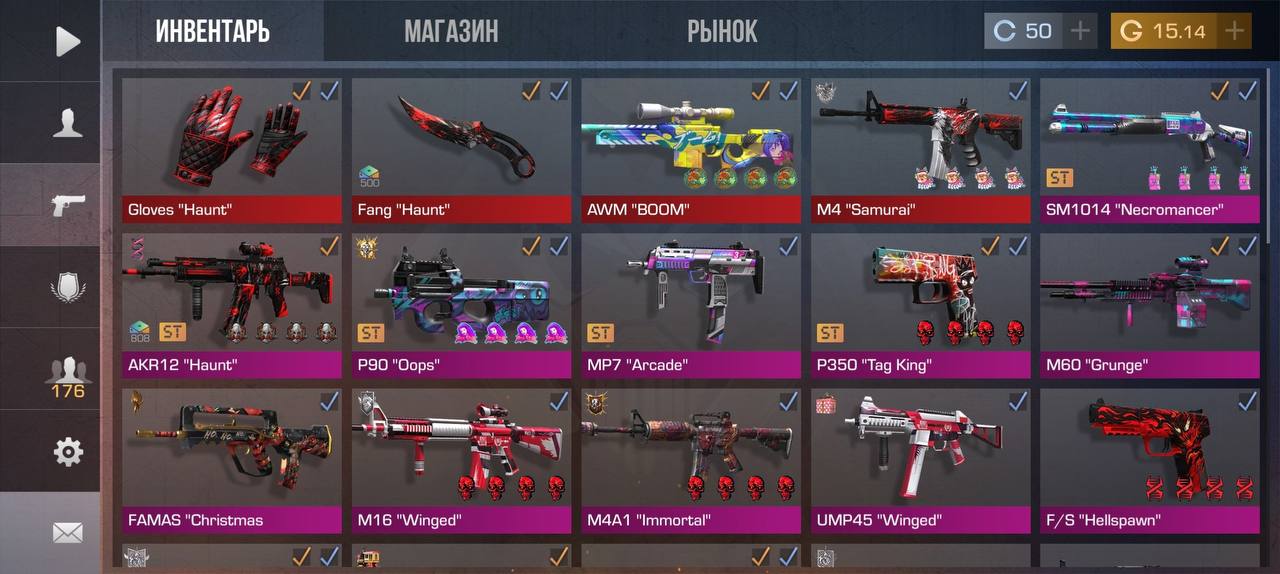Pick the M4 "Samurai" skin
This screenshot has width=1280, height=574.
pyautogui.click(x=920, y=150)
